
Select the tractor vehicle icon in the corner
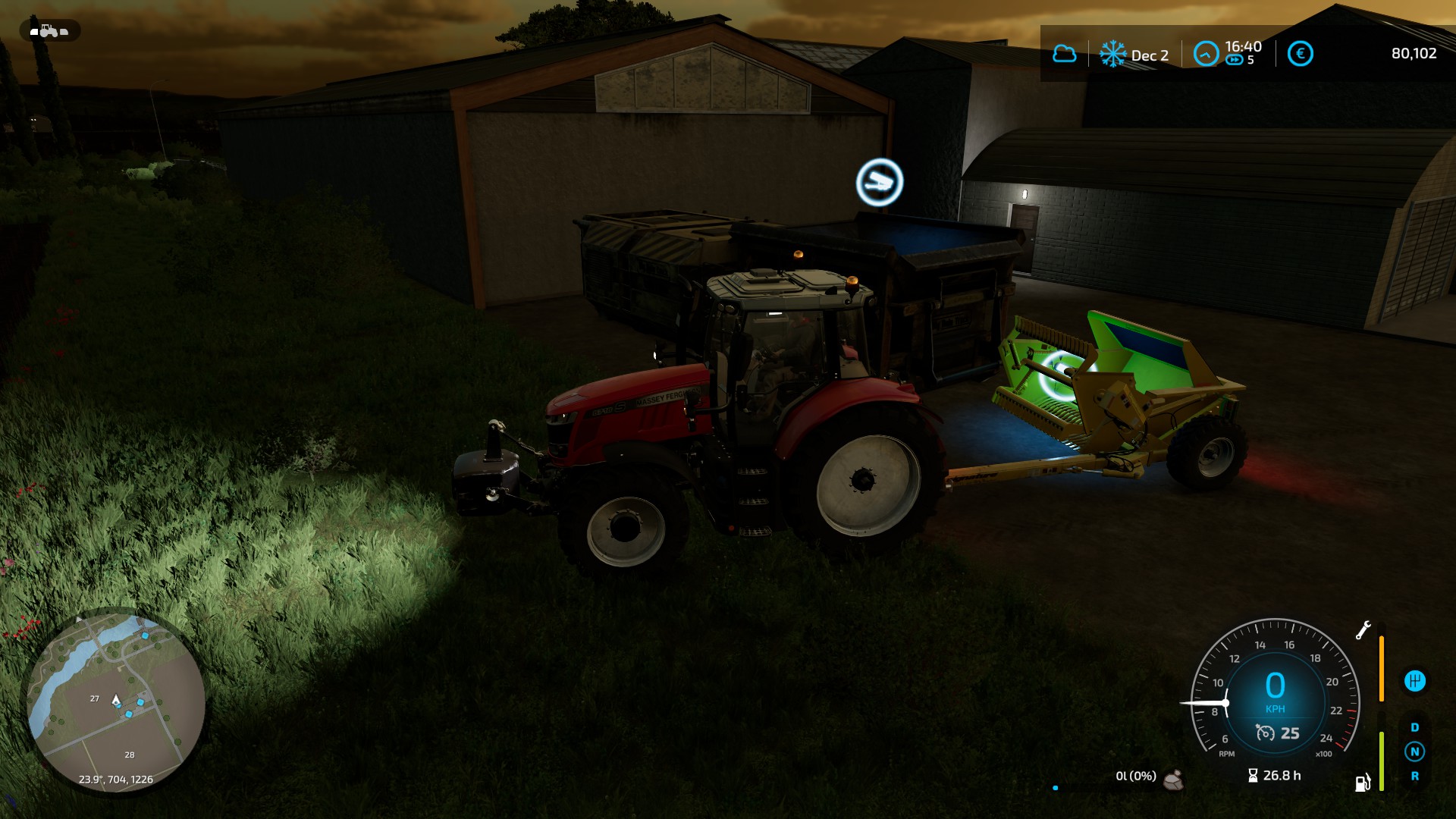(x=49, y=31)
